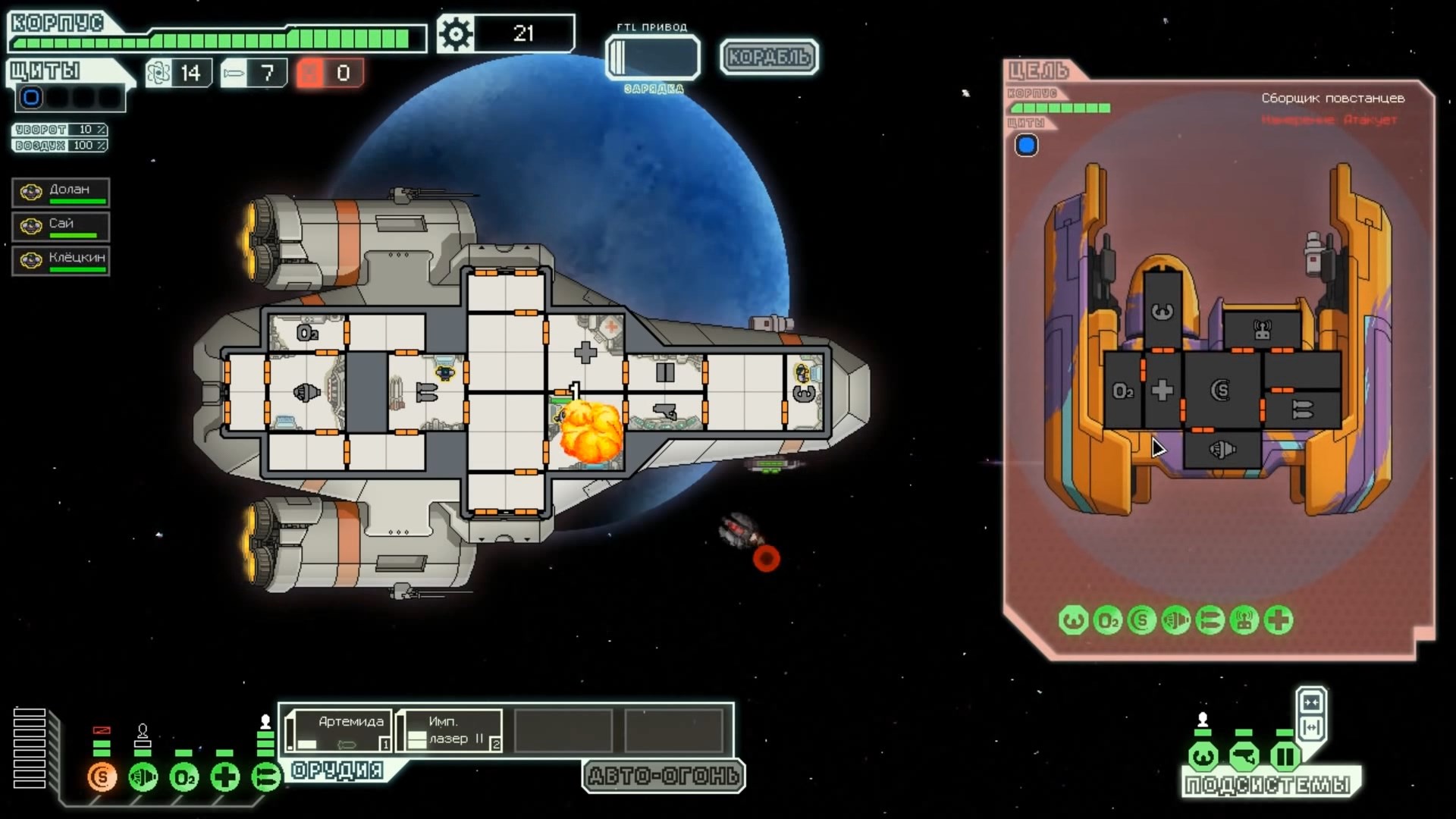This screenshot has width=1456, height=819.
Task: Target the enemy ship's shield room
Action: (1222, 390)
